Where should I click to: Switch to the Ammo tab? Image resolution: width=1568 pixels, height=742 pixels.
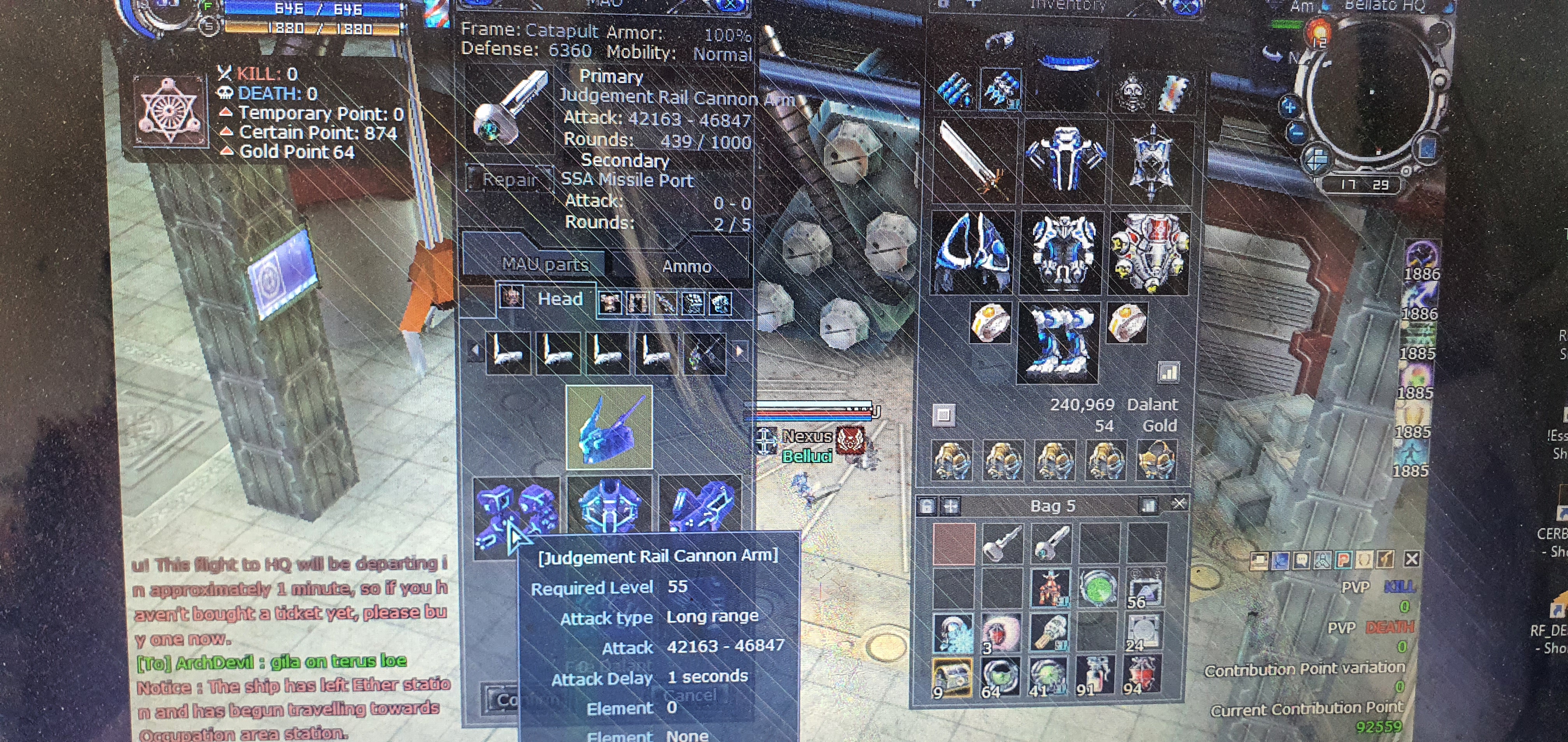(x=686, y=266)
